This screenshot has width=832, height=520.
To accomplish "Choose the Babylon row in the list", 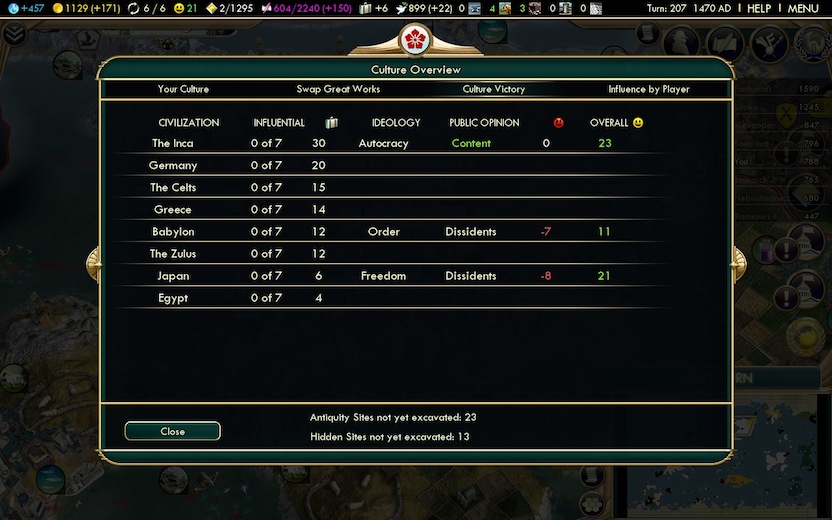I will (x=173, y=232).
